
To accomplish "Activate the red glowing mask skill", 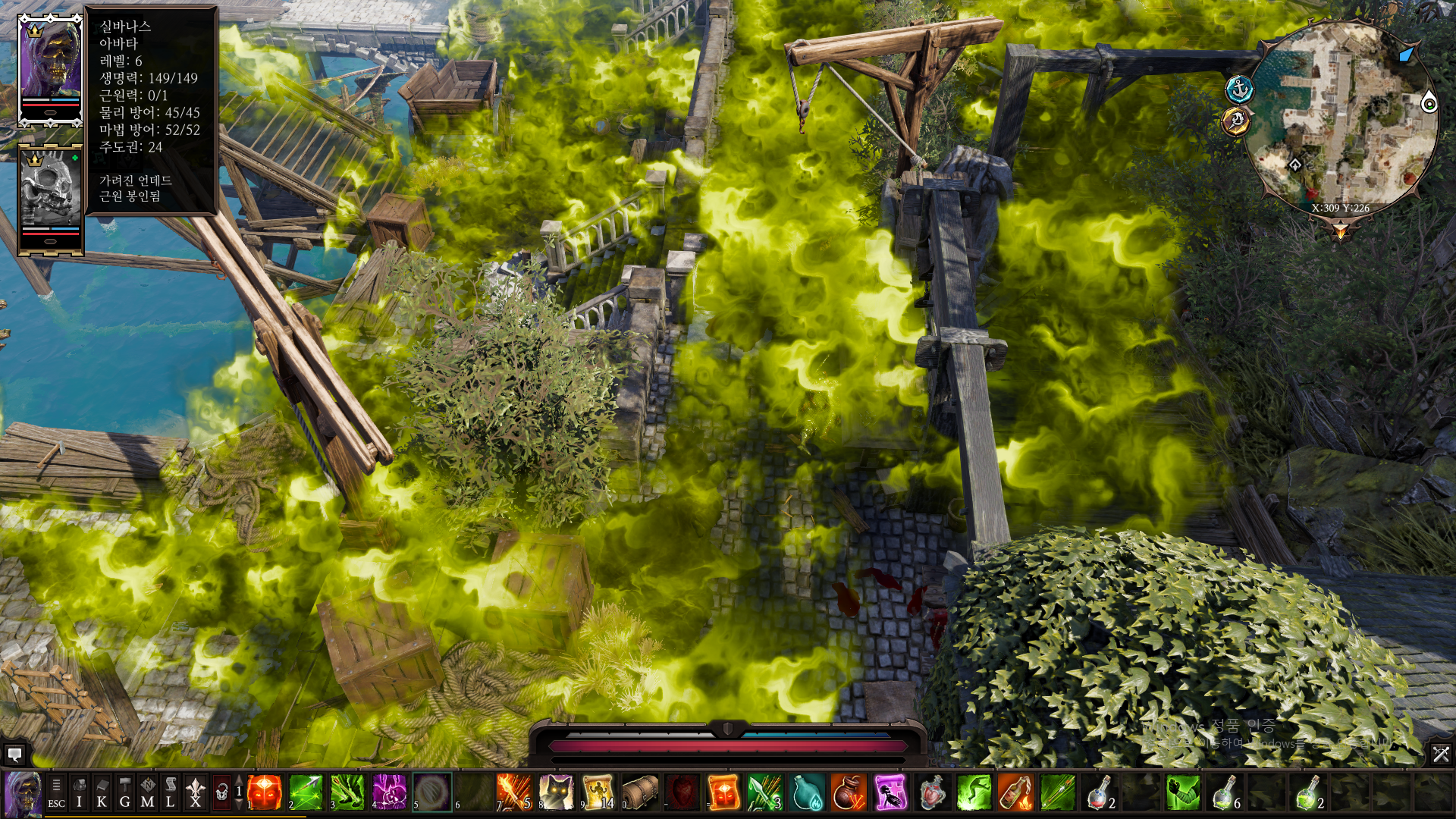I will (264, 792).
